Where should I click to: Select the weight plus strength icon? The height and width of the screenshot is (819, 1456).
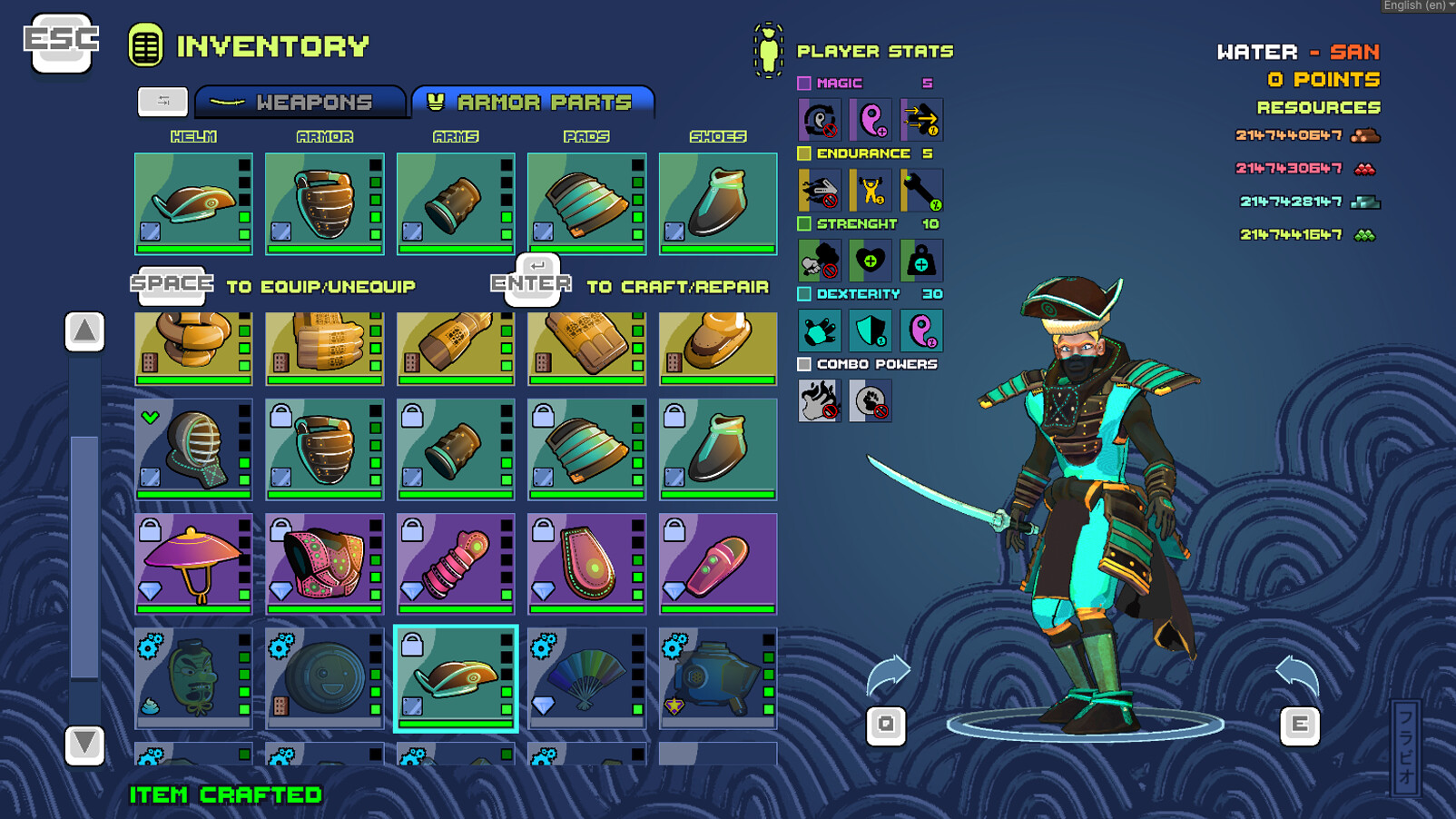pos(923,261)
